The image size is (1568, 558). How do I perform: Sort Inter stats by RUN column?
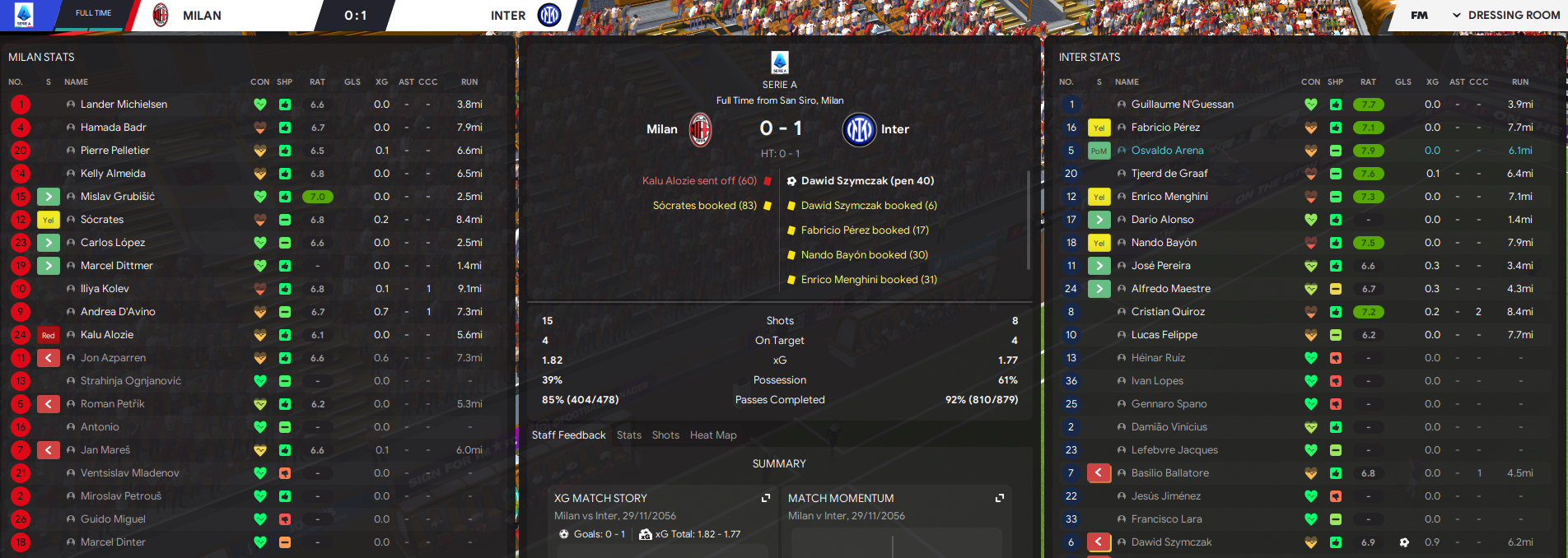(x=1520, y=82)
